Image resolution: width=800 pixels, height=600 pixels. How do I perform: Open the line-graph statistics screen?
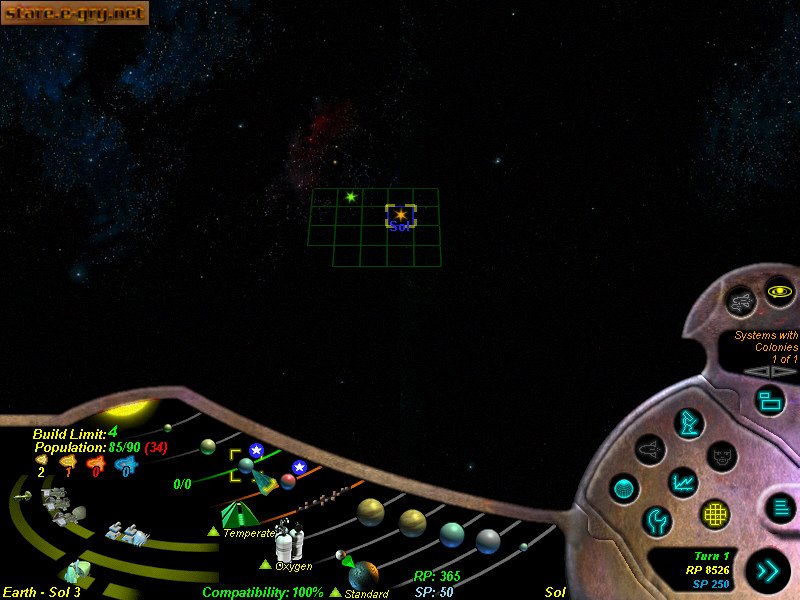point(683,482)
